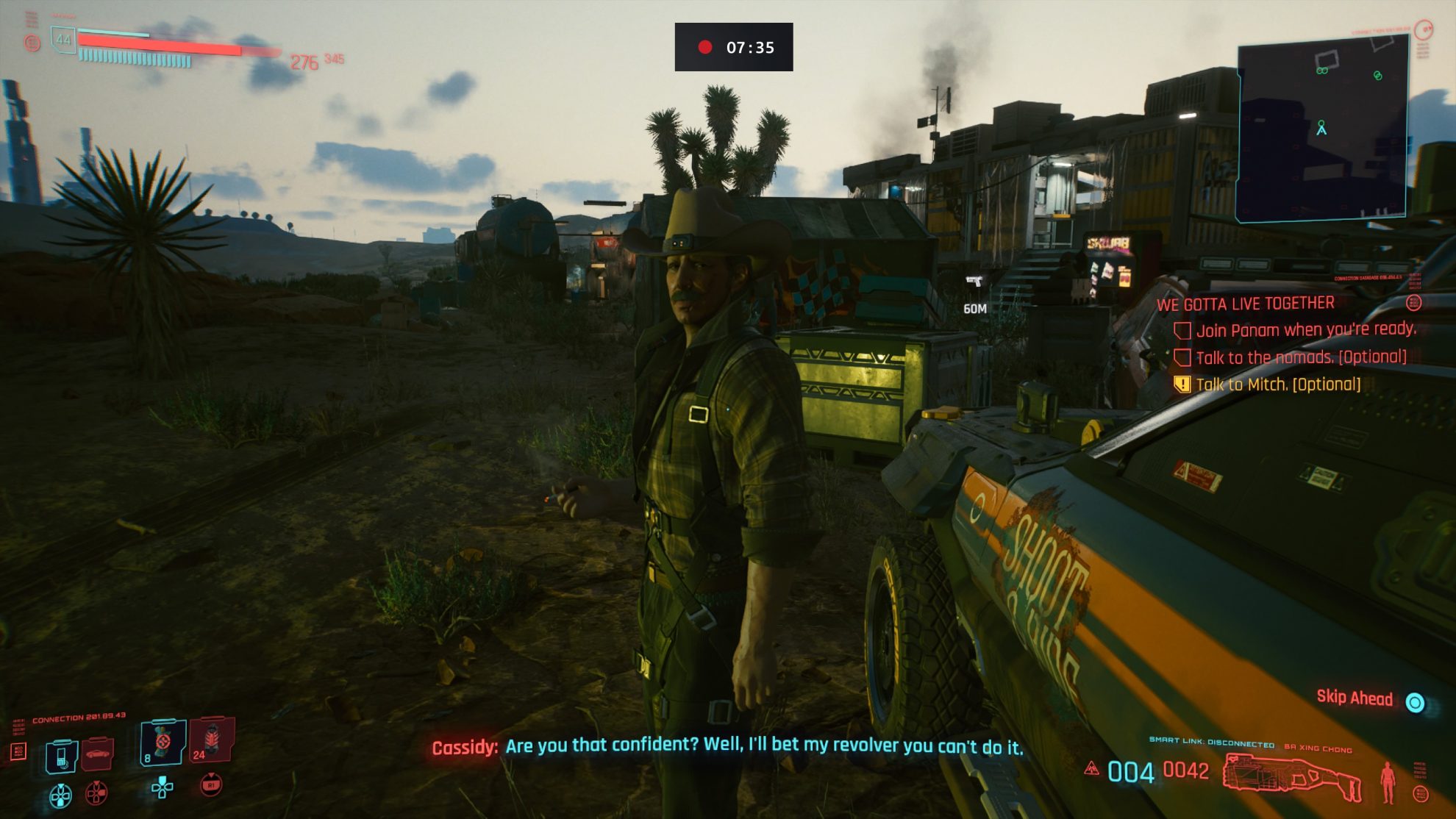Select the grenade slot showing 24

pyautogui.click(x=212, y=740)
